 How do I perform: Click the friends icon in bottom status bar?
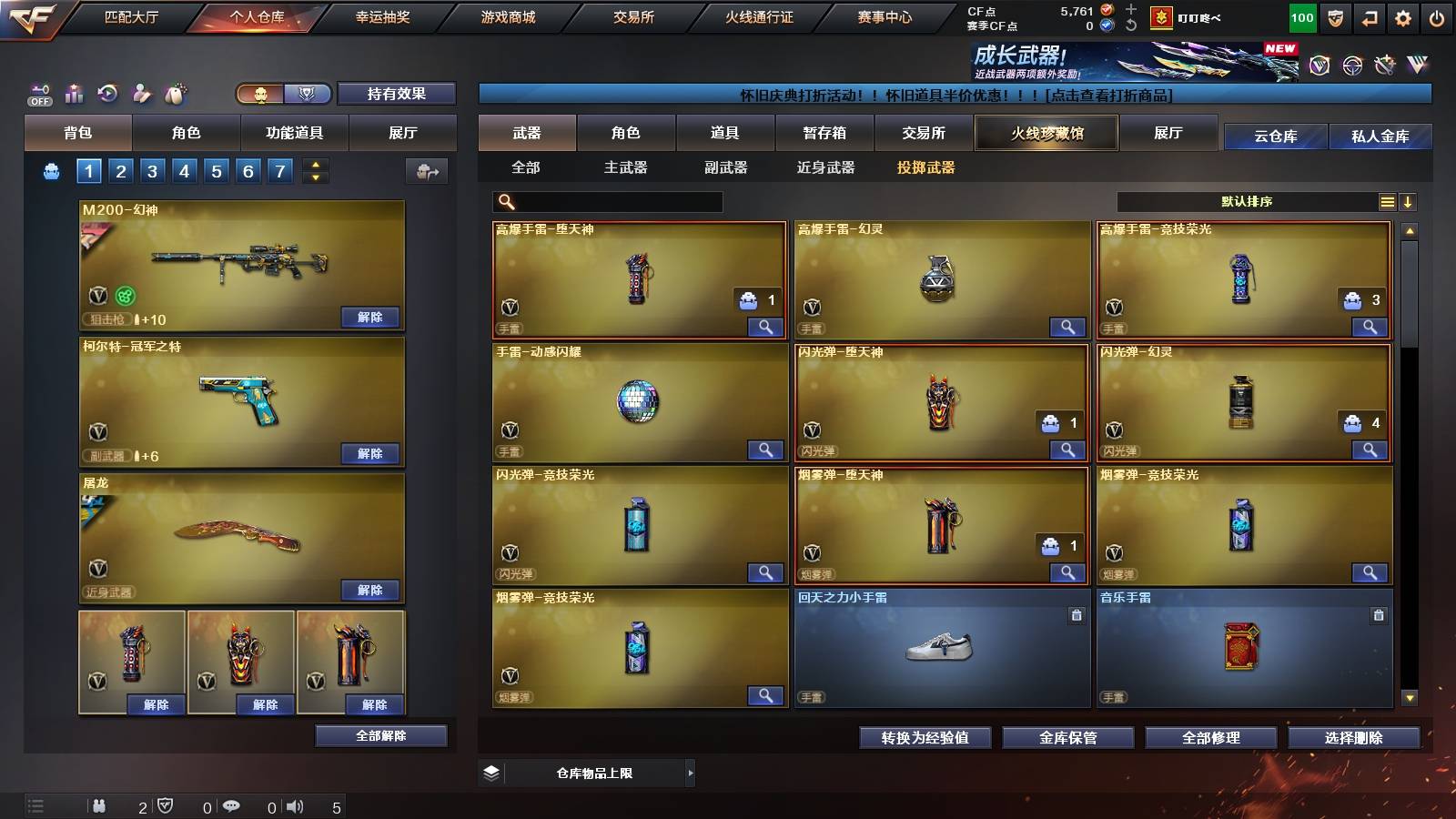[100, 804]
